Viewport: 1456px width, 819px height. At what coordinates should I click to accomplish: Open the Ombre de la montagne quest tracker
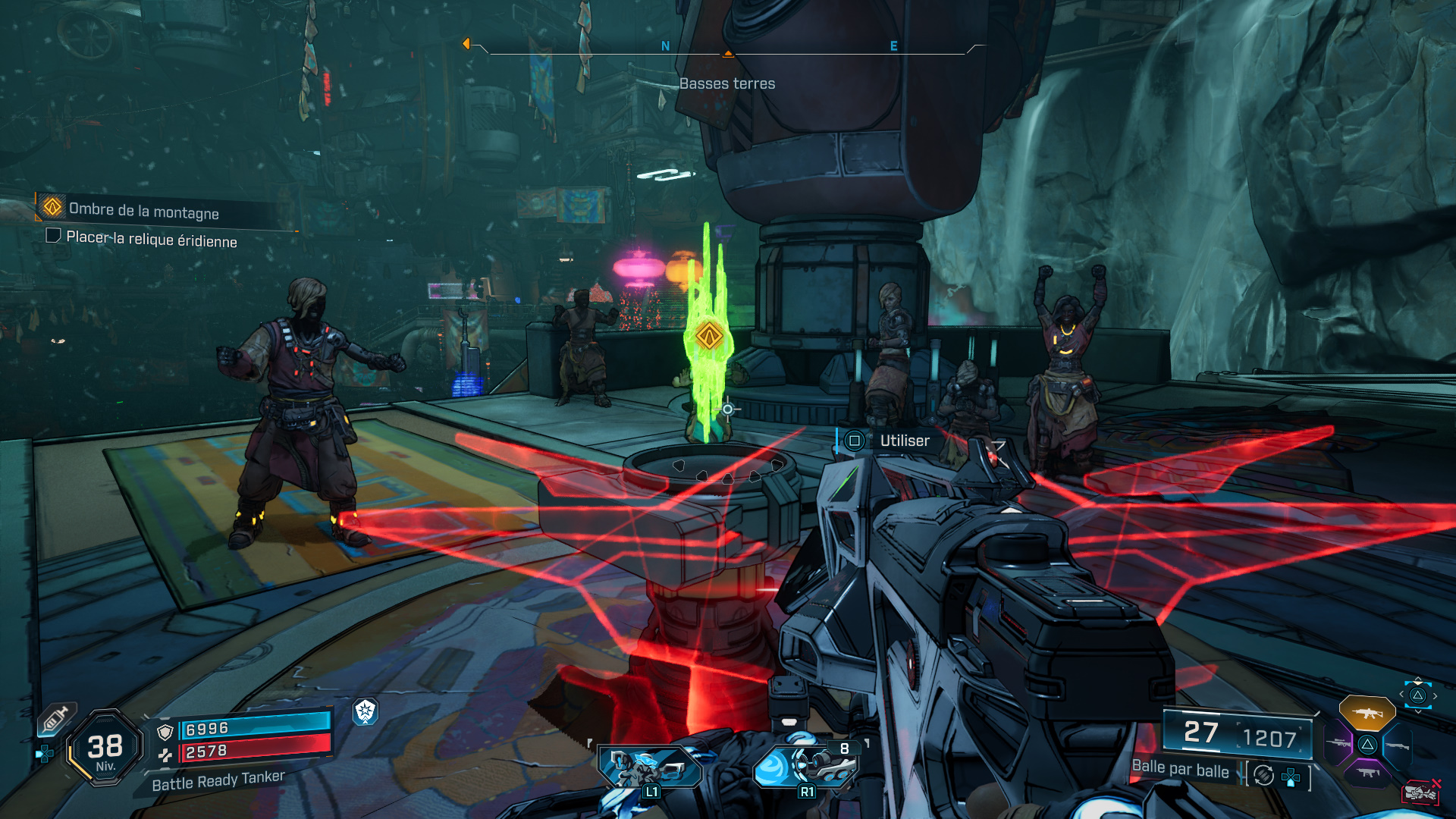pyautogui.click(x=143, y=210)
